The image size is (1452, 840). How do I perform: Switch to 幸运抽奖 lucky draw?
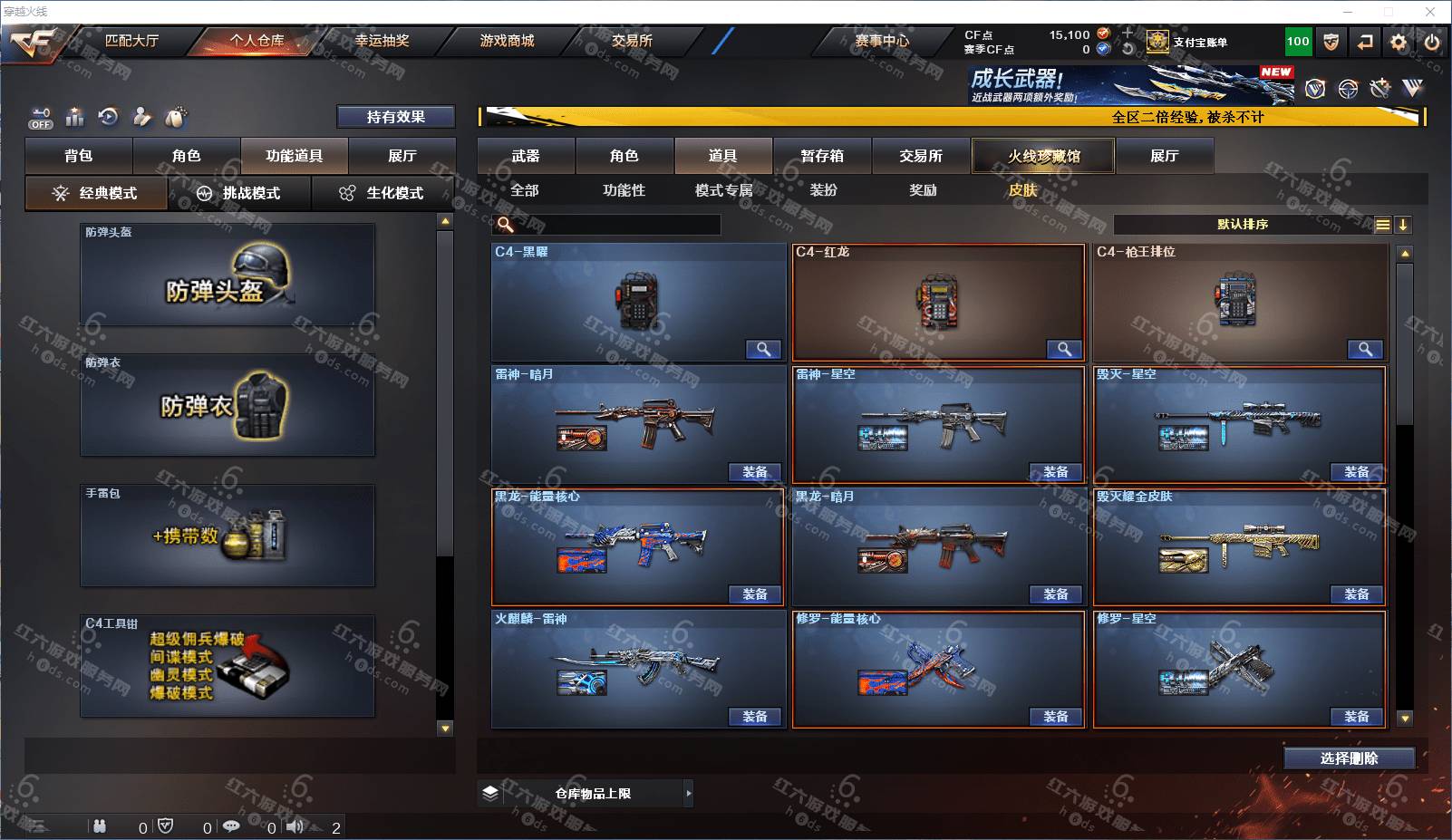coord(382,41)
